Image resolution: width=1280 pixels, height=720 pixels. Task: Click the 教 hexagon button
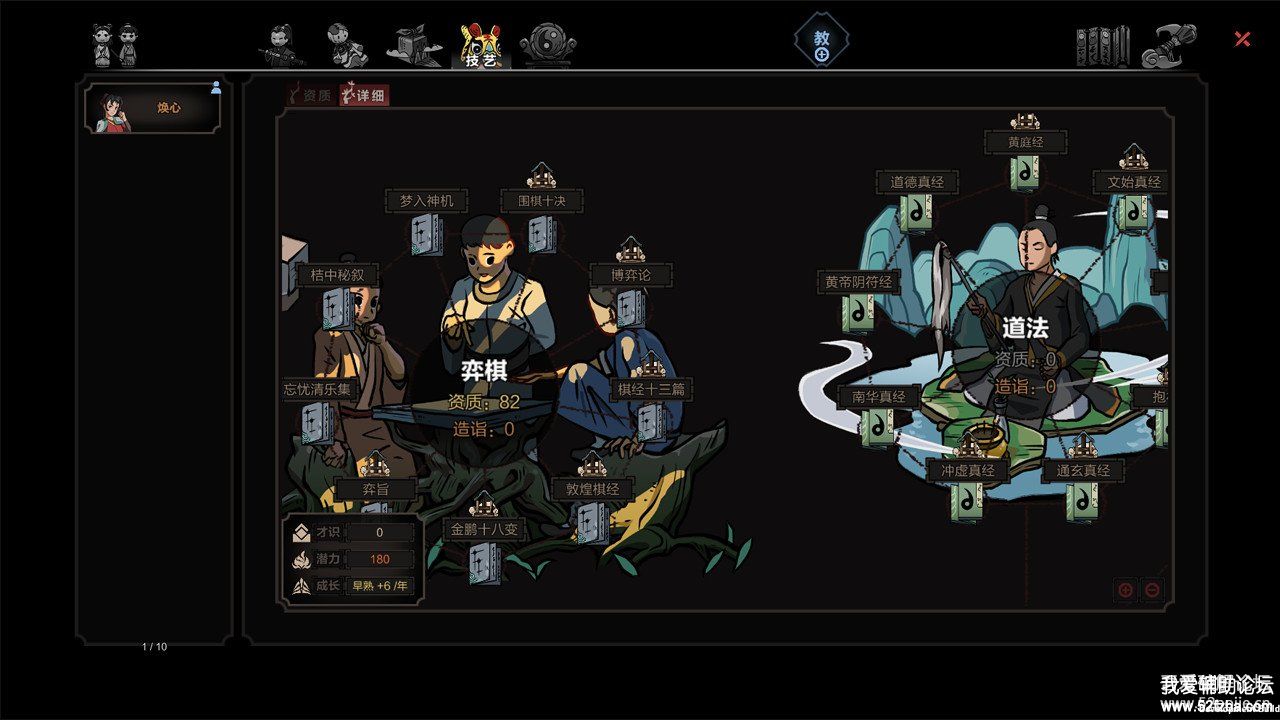point(822,43)
